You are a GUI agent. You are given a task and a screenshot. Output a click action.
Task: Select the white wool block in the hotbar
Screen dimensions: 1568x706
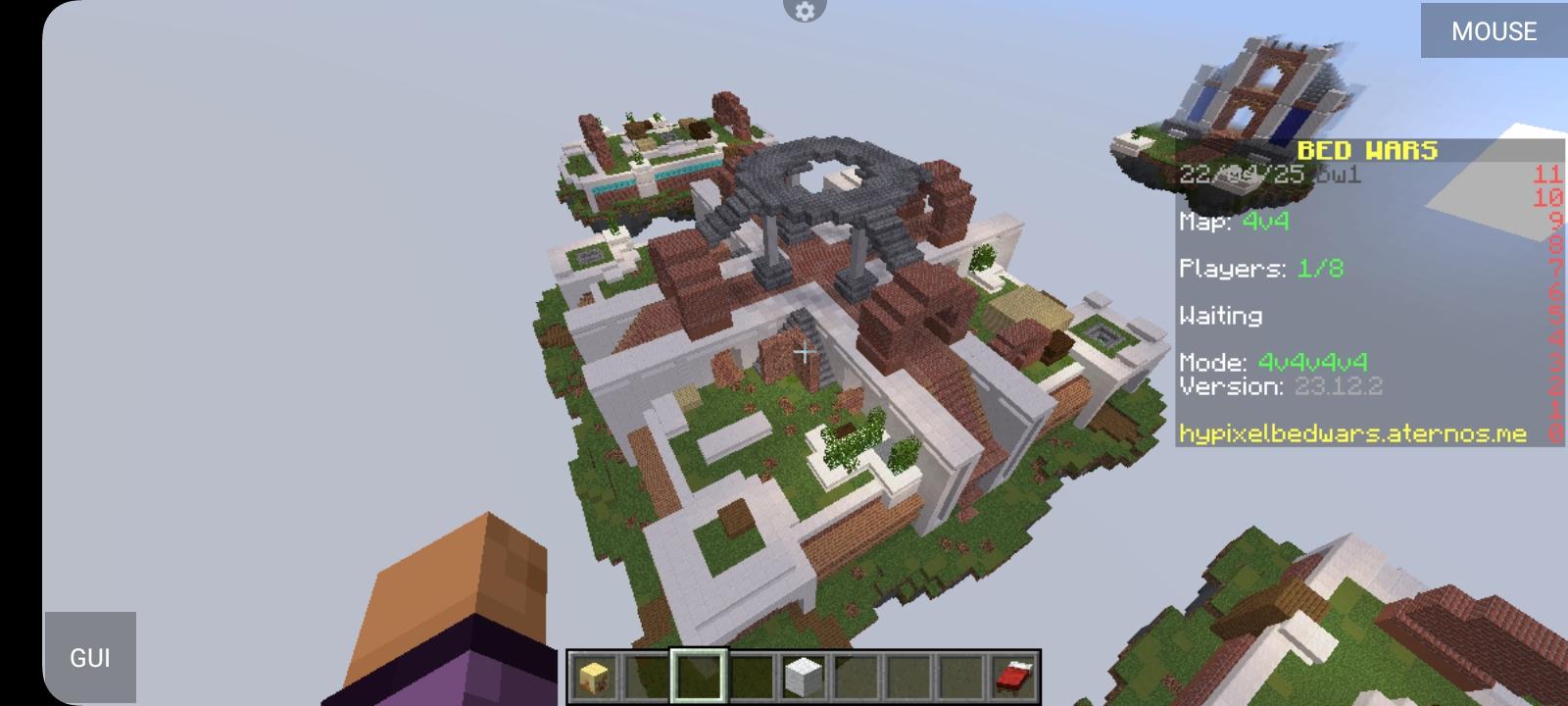[x=804, y=678]
